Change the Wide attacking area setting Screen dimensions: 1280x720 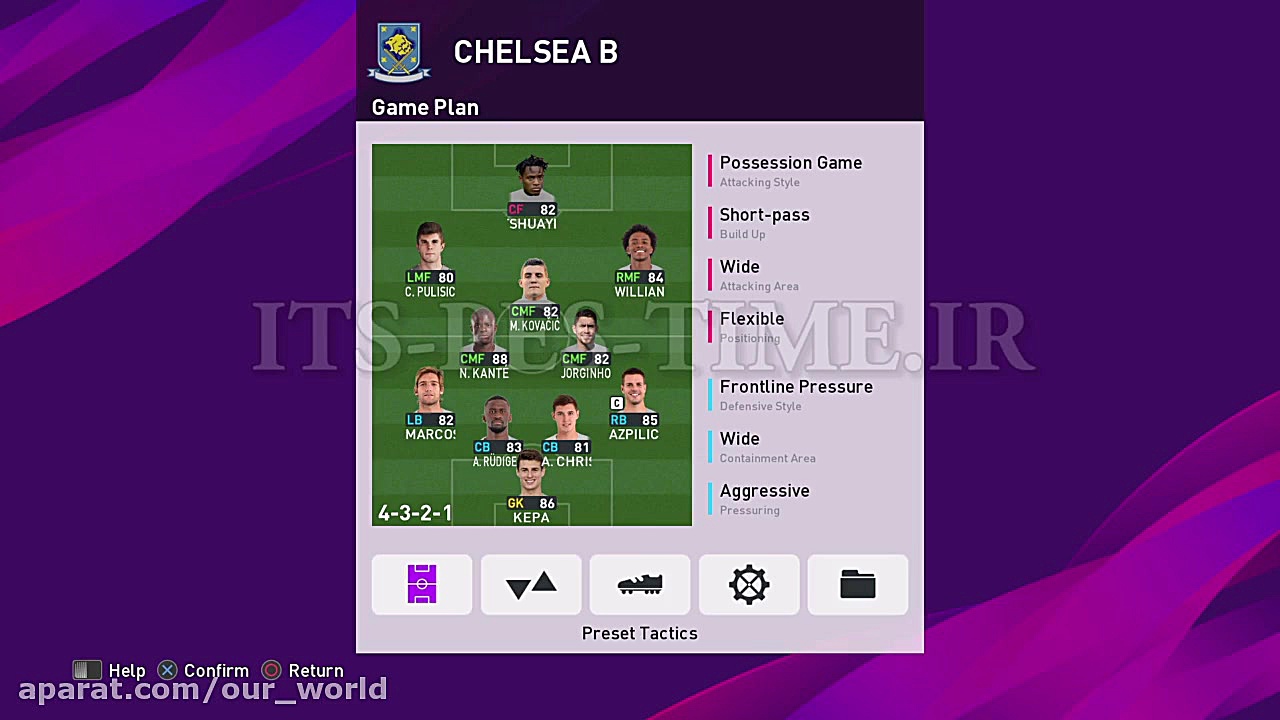(x=740, y=275)
